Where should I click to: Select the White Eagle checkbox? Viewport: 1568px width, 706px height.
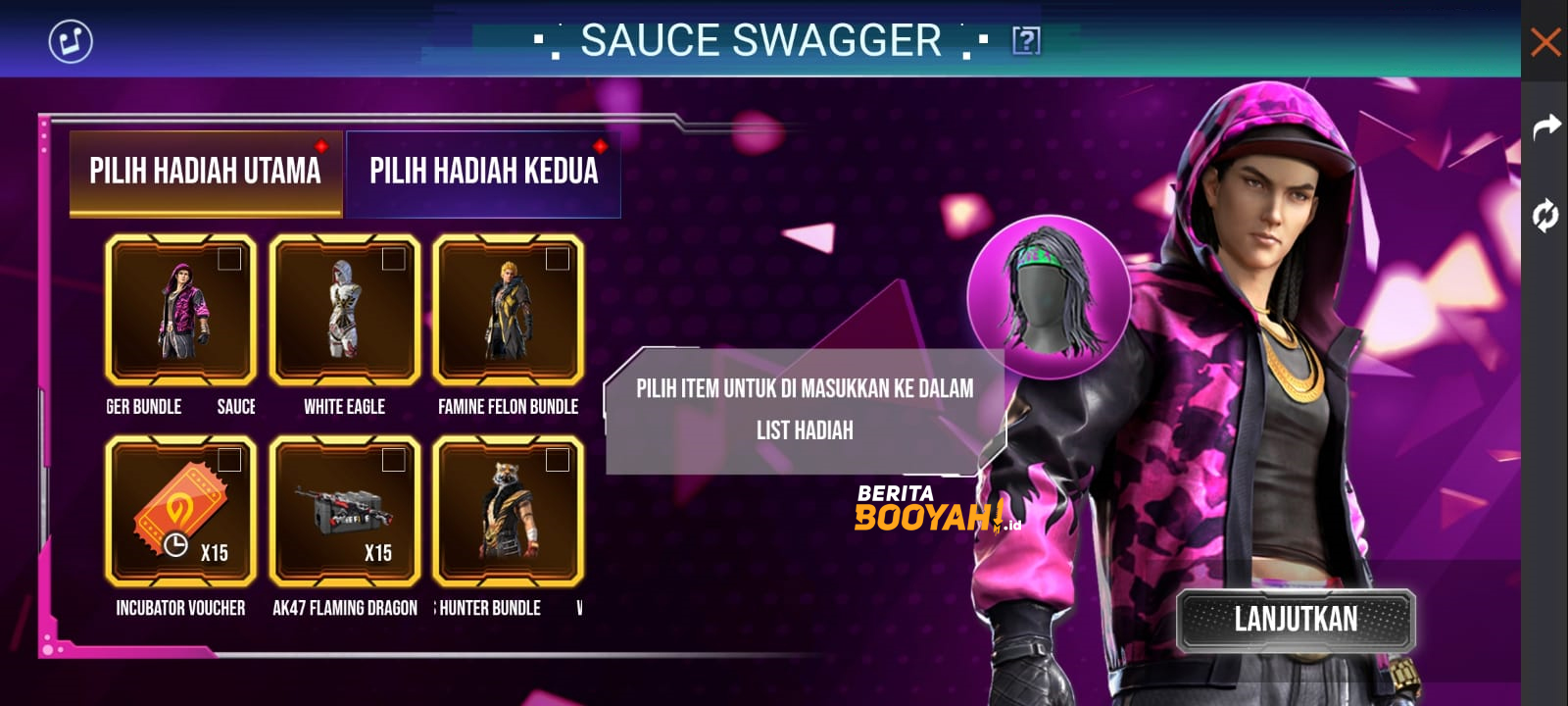[x=391, y=261]
